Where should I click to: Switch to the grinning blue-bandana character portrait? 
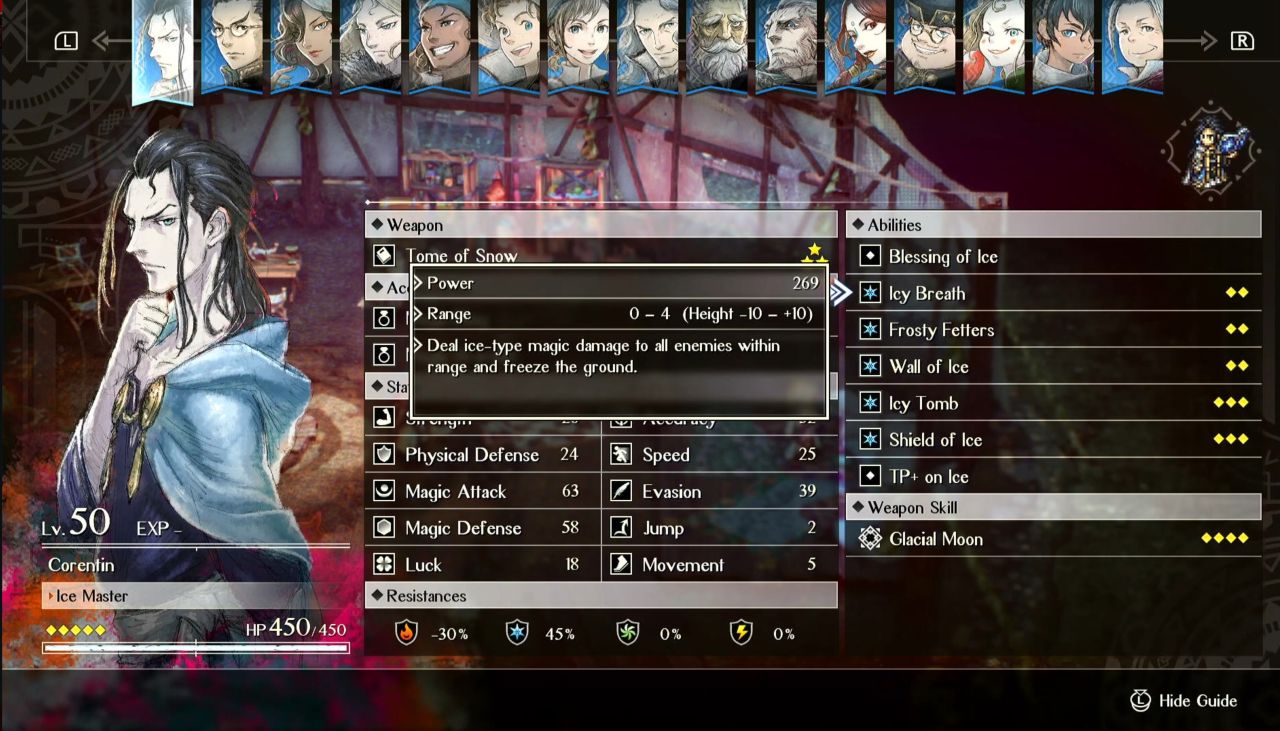click(x=440, y=46)
